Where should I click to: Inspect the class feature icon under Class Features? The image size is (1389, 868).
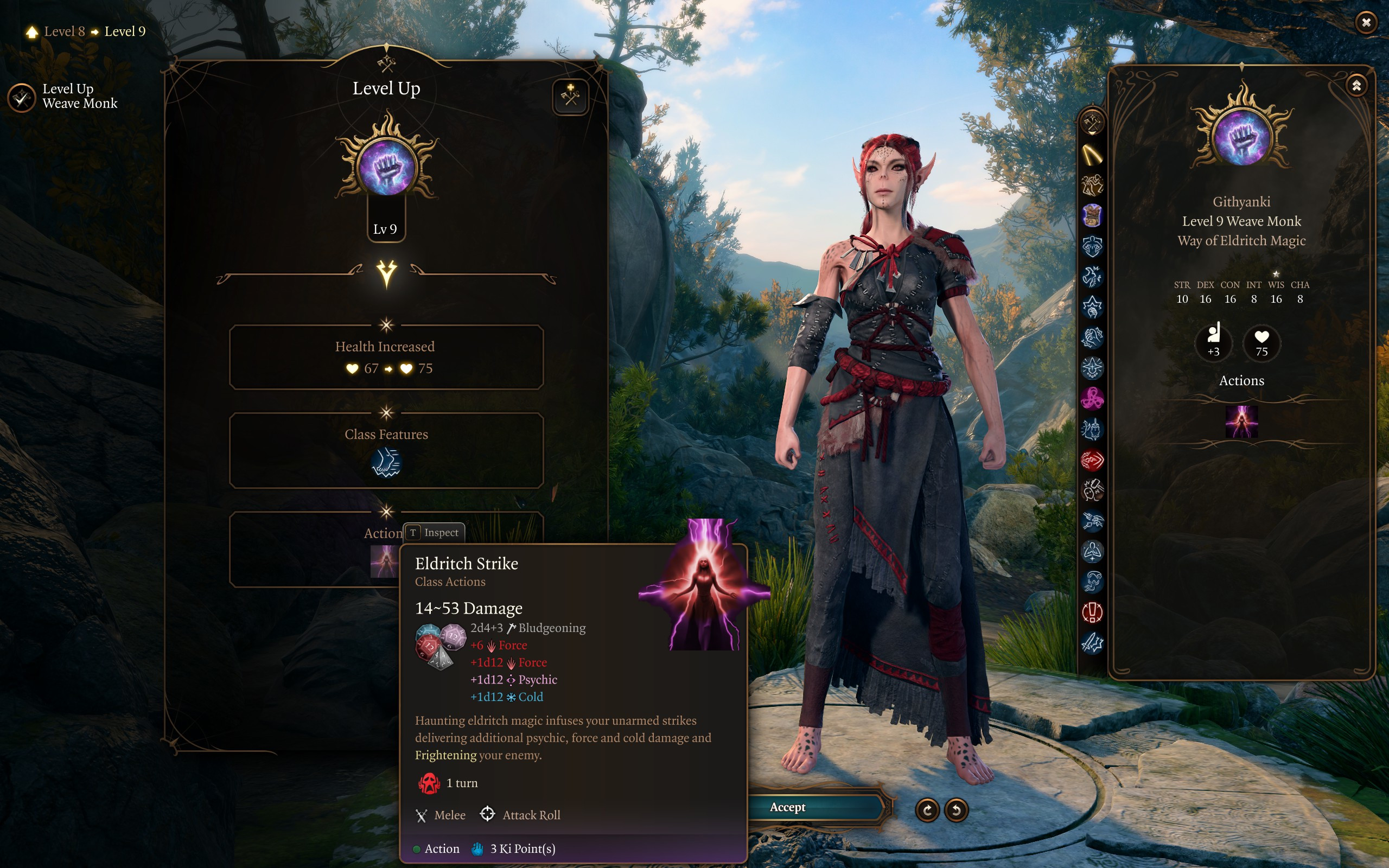coord(386,463)
